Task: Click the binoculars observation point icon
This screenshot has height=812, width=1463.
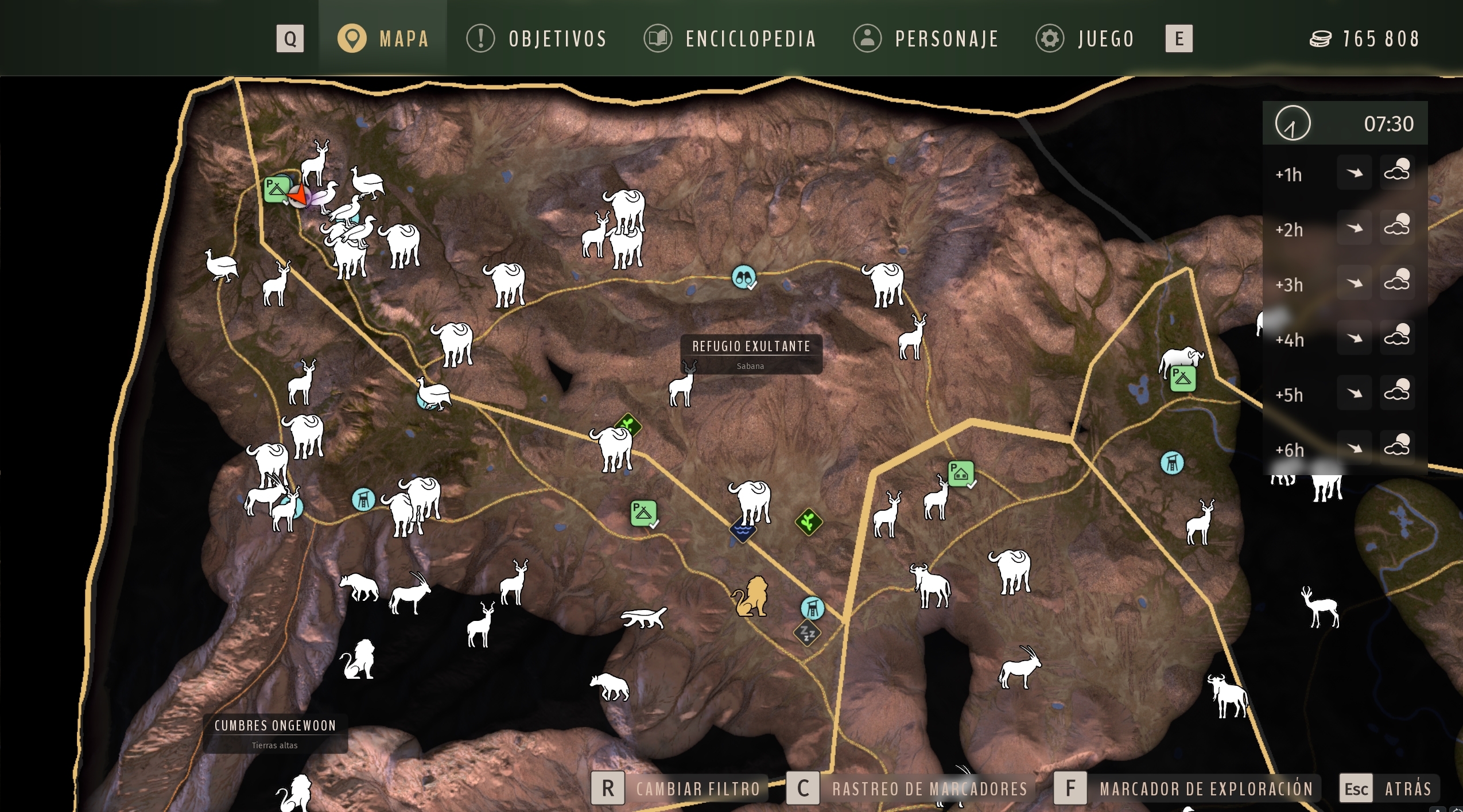Action: [x=743, y=277]
